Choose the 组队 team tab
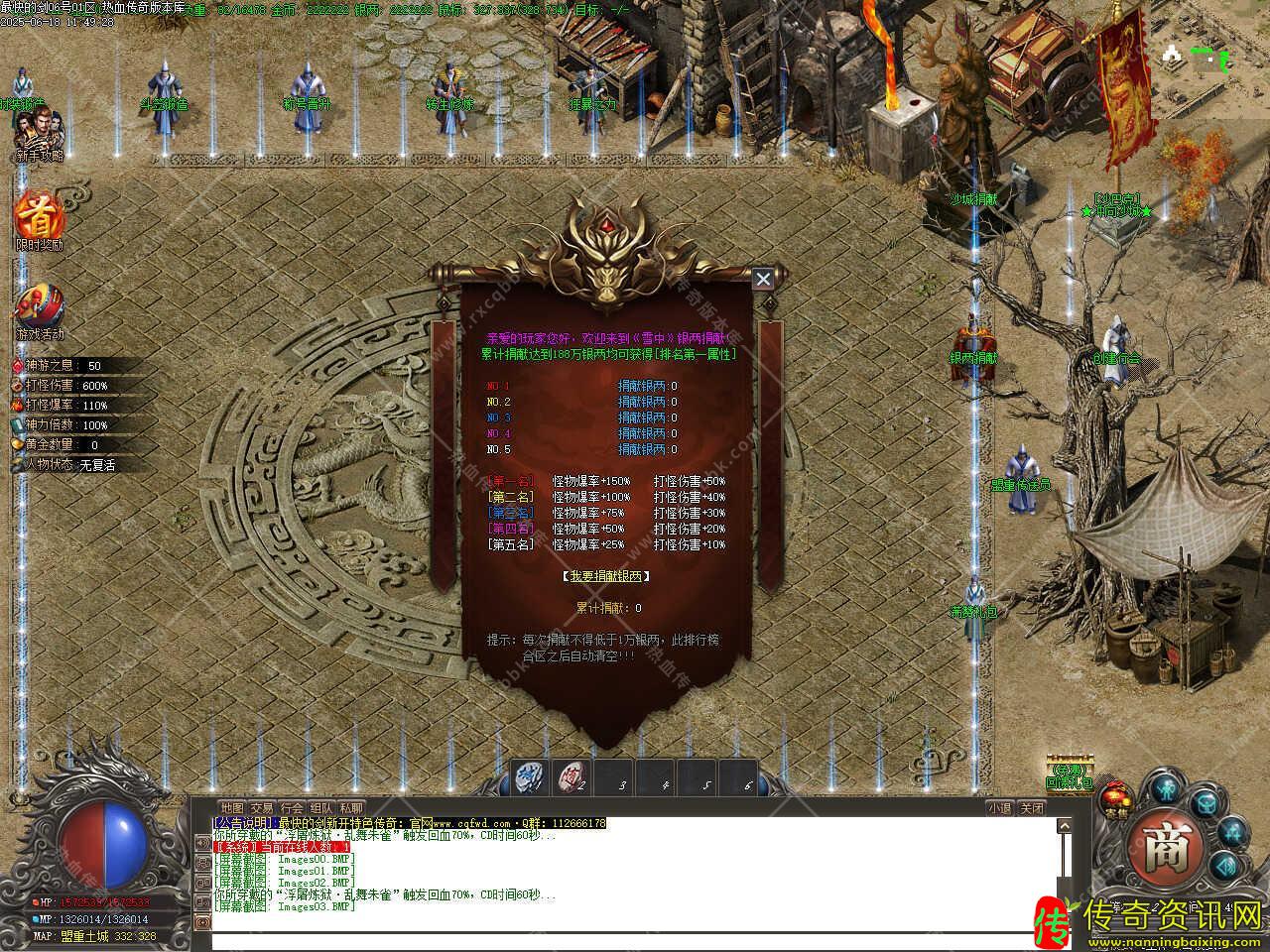This screenshot has width=1270, height=952. (321, 808)
